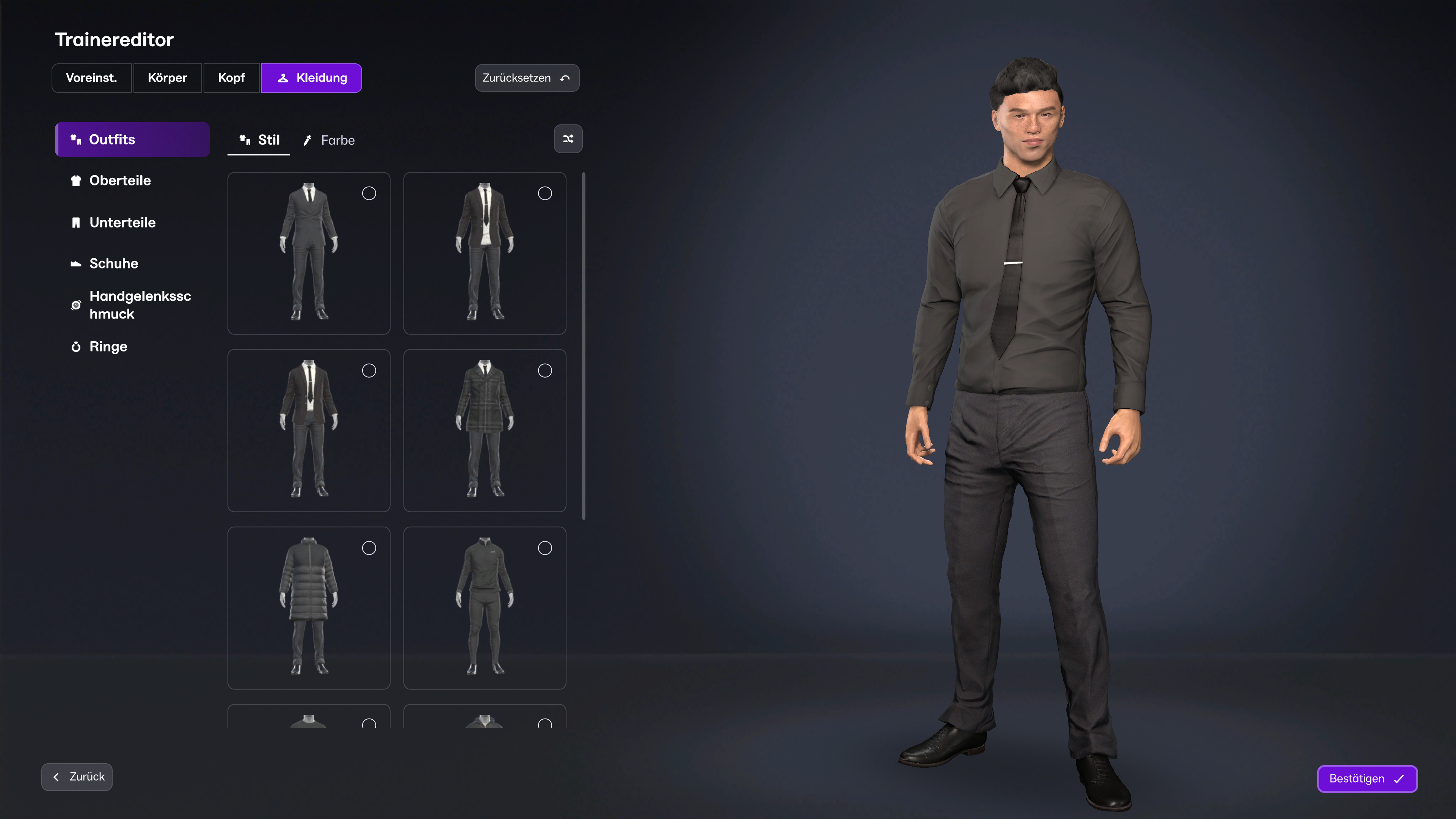The height and width of the screenshot is (819, 1456).
Task: Switch to the Körper tab
Action: [167, 78]
